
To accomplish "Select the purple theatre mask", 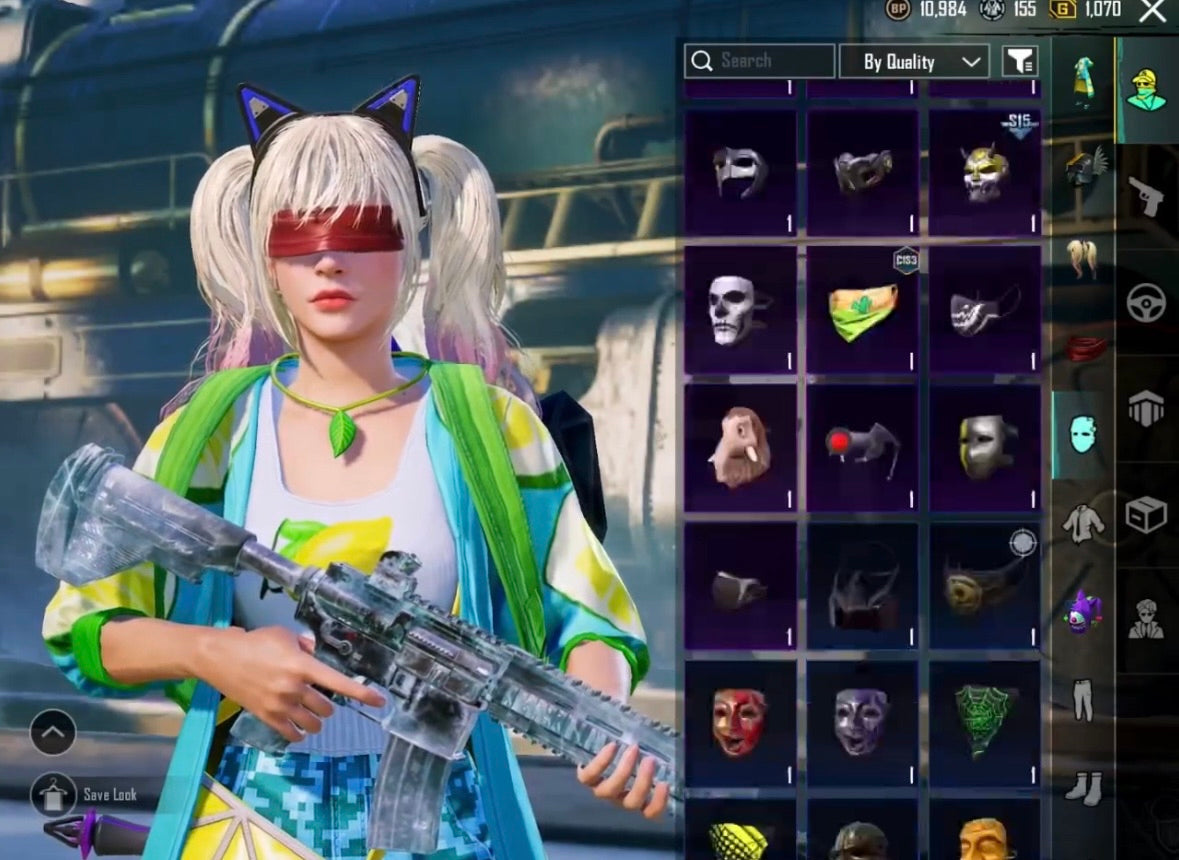I will coord(862,722).
